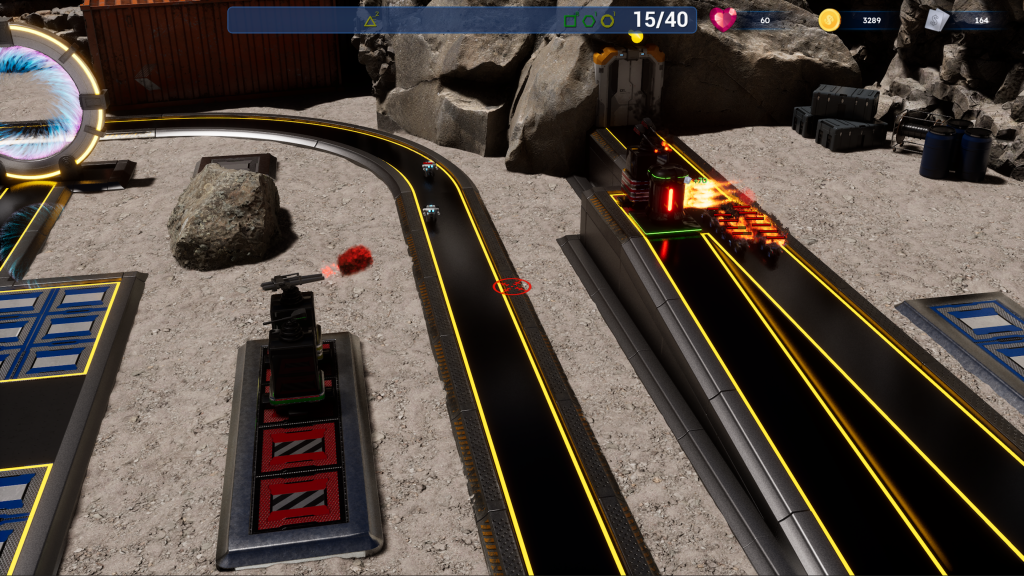This screenshot has height=576, width=1024.
Task: Click the pink heart lives icon
Action: coord(723,19)
